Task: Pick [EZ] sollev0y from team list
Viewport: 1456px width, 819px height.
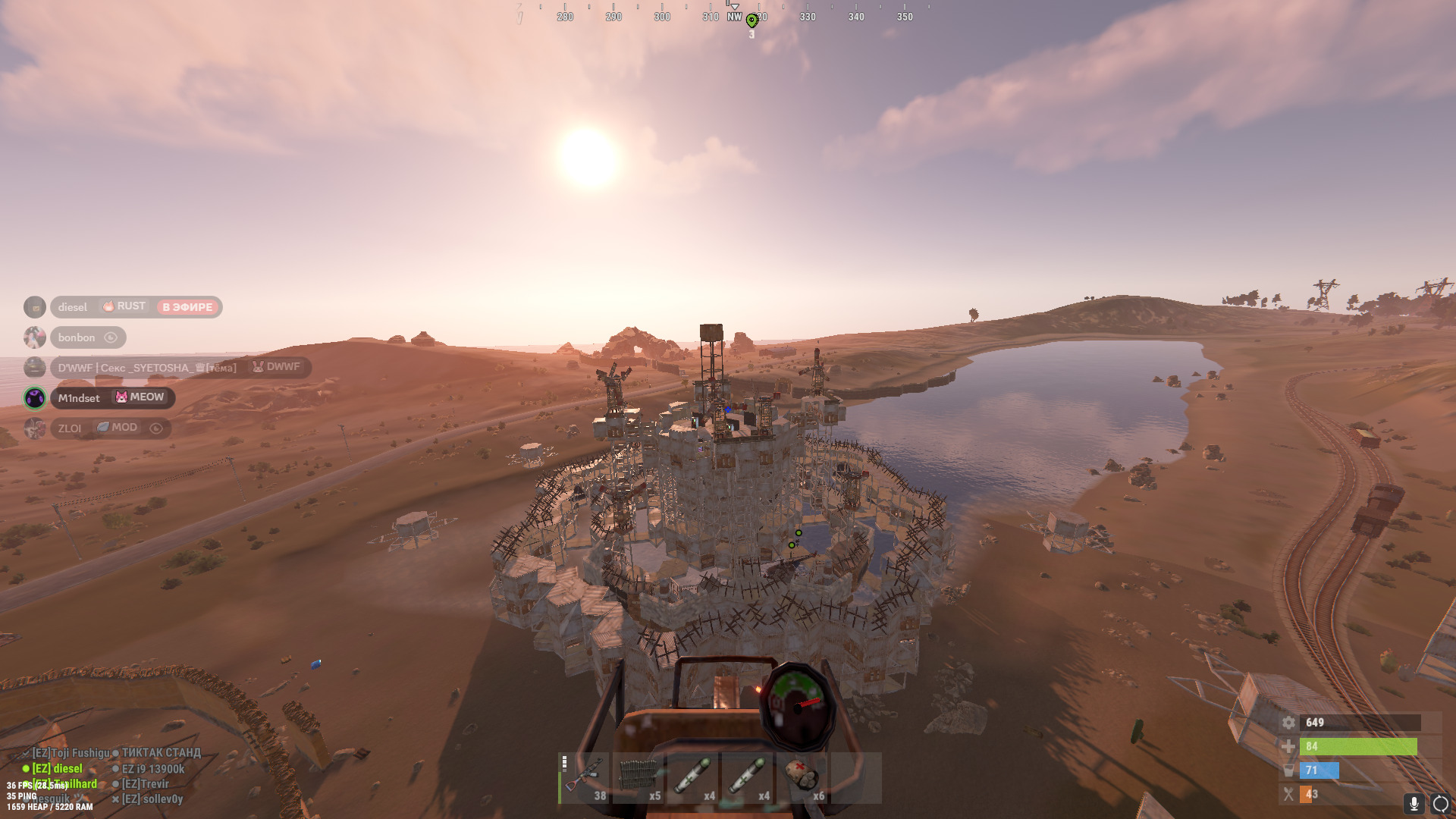Action: point(152,799)
